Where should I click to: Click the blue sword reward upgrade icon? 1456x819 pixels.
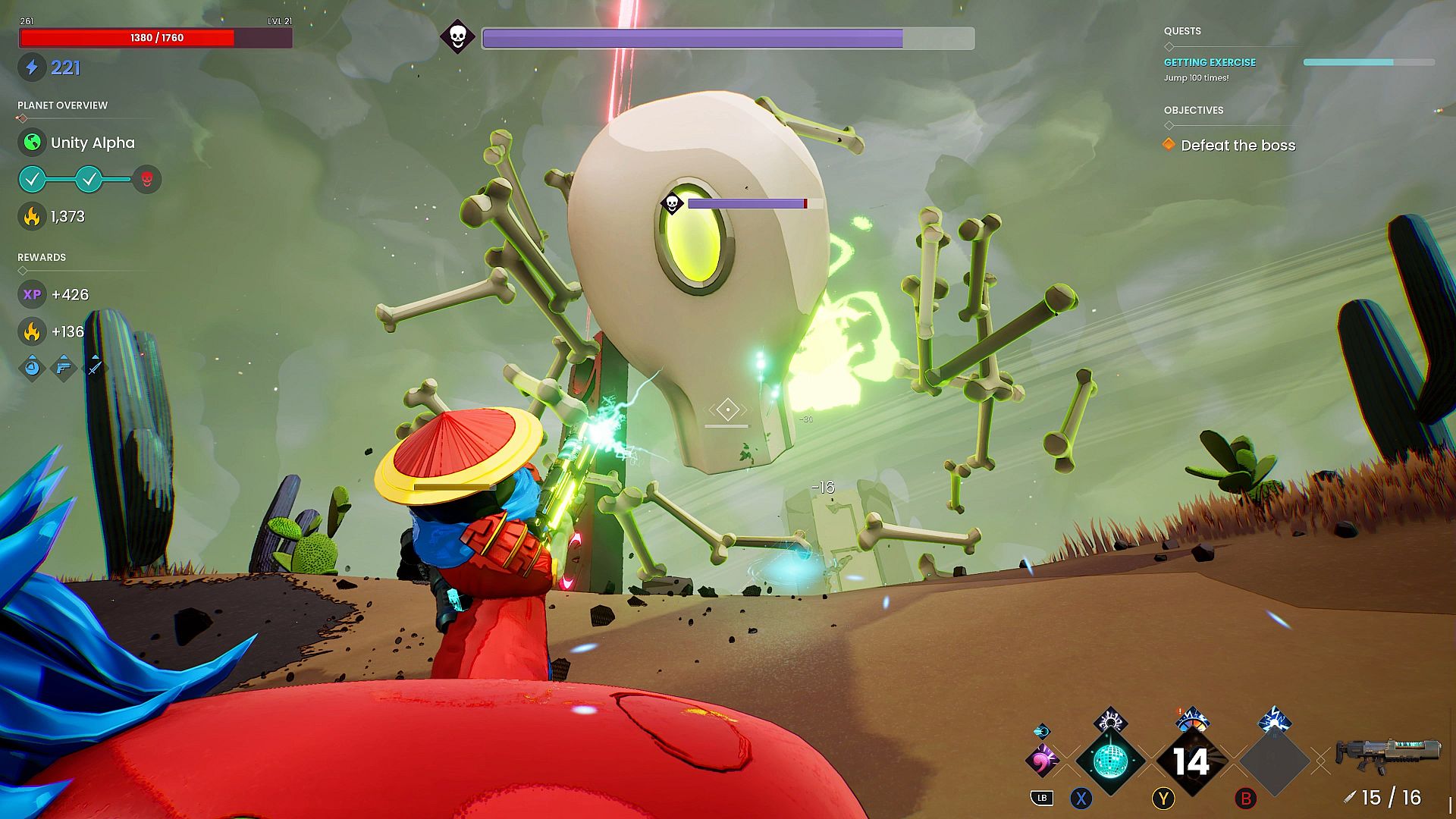[95, 368]
